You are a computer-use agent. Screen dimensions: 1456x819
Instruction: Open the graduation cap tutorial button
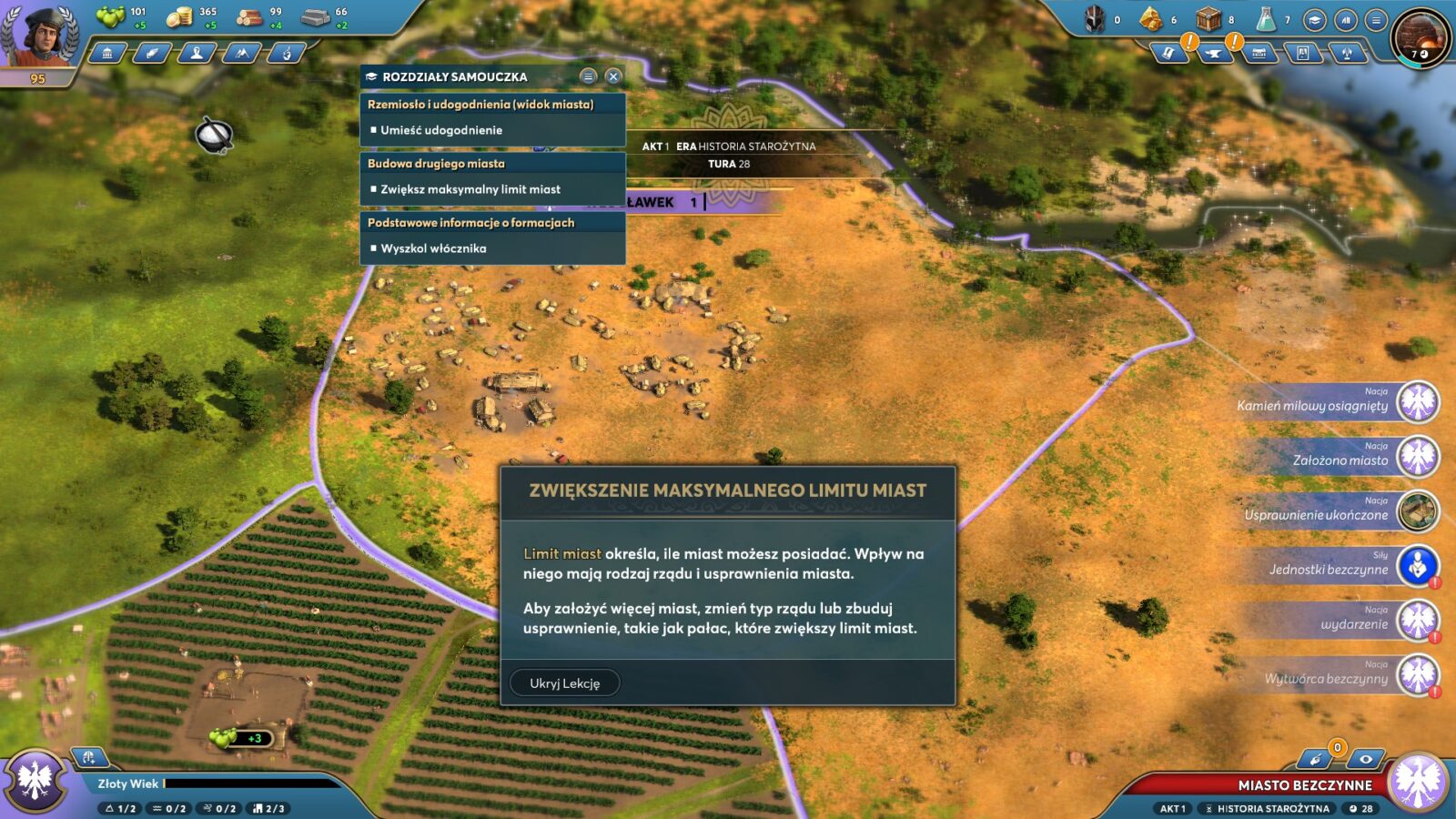tap(1314, 20)
